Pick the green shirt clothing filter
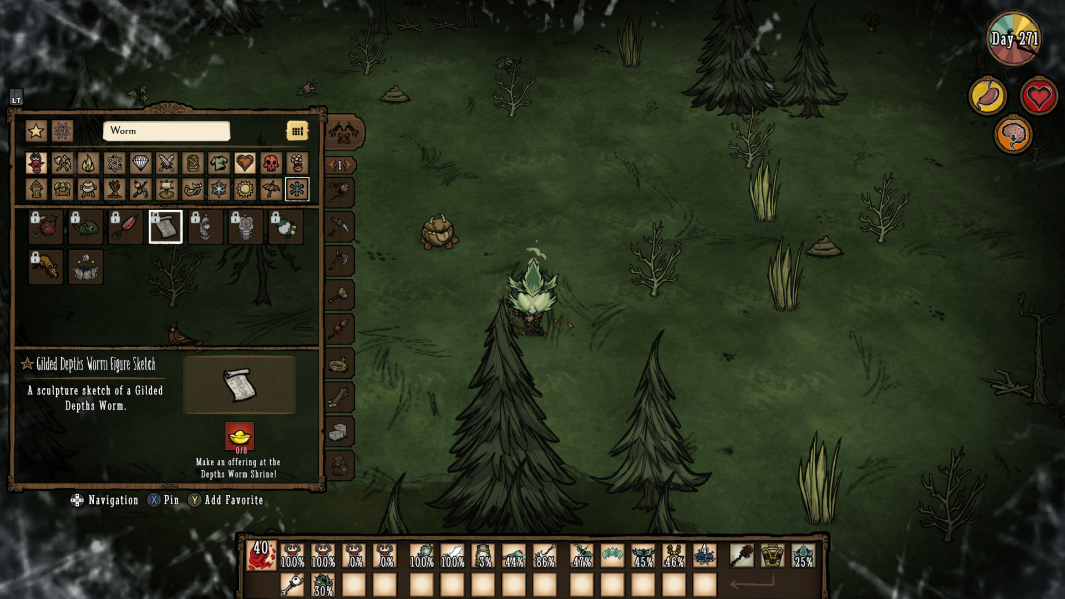Image resolution: width=1065 pixels, height=599 pixels. pyautogui.click(x=219, y=163)
